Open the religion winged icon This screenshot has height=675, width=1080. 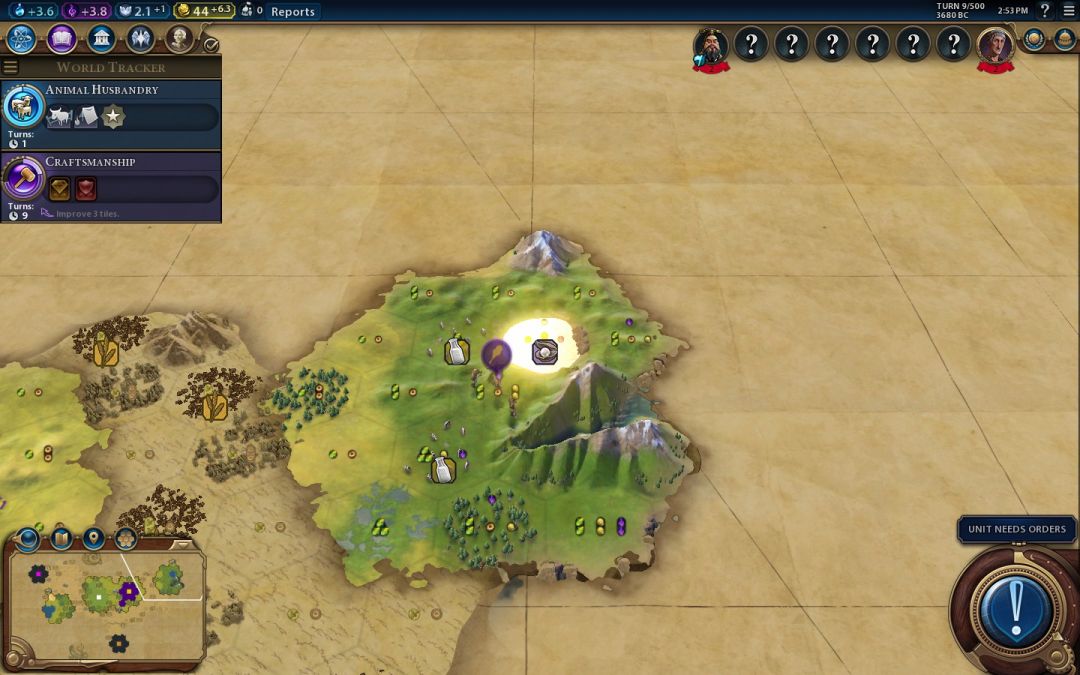(140, 39)
